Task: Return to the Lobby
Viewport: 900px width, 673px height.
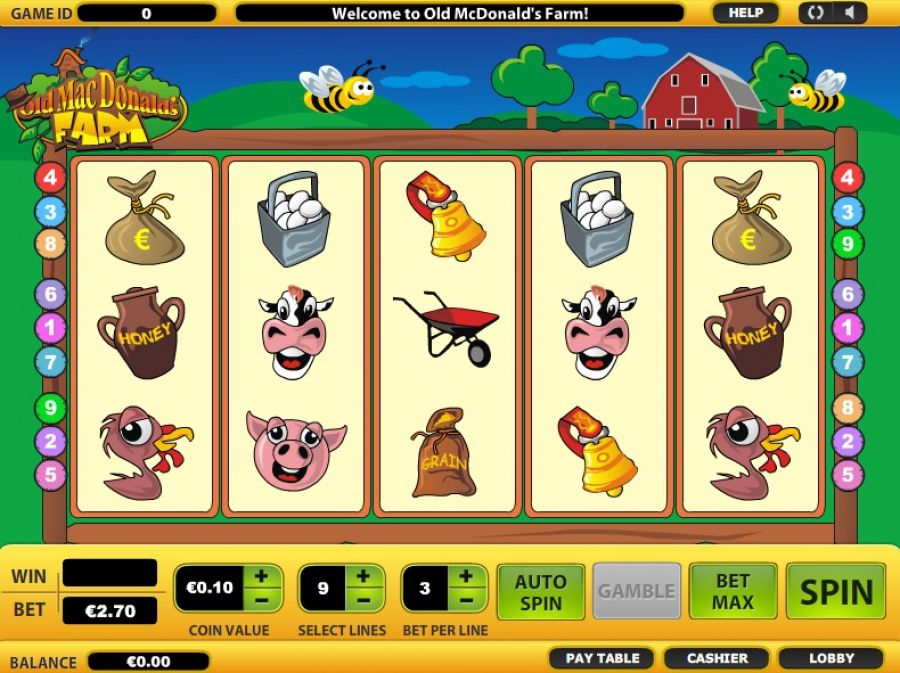Action: [x=831, y=658]
